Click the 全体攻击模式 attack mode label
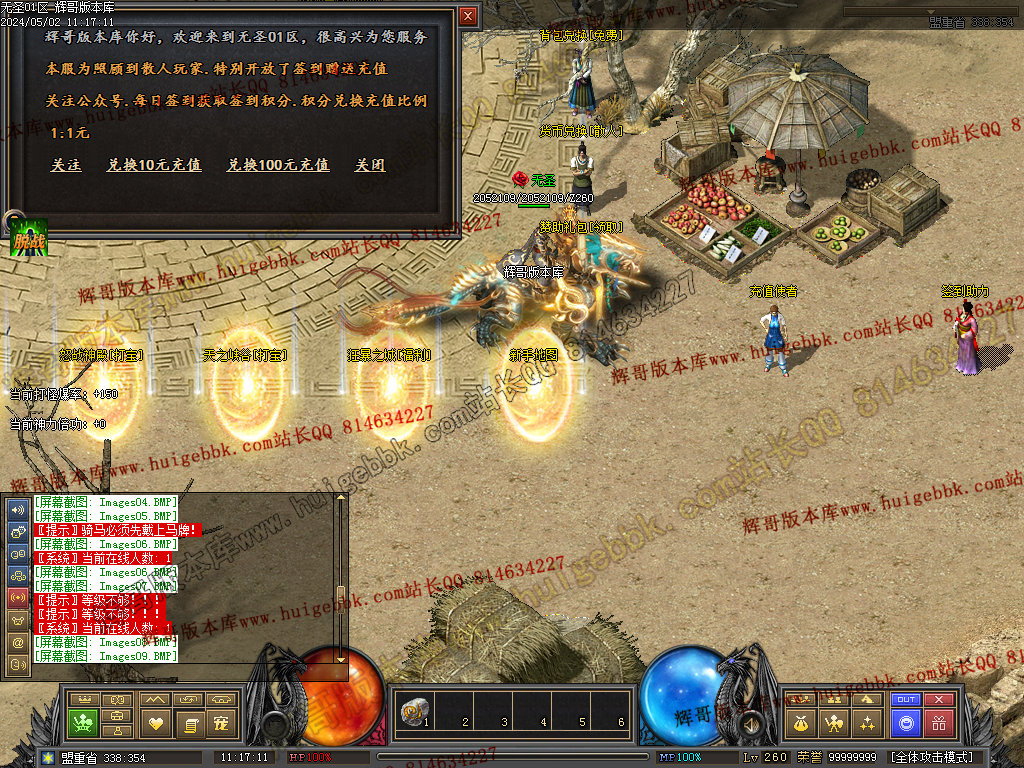Screen dimensions: 1024x768 tap(930, 757)
